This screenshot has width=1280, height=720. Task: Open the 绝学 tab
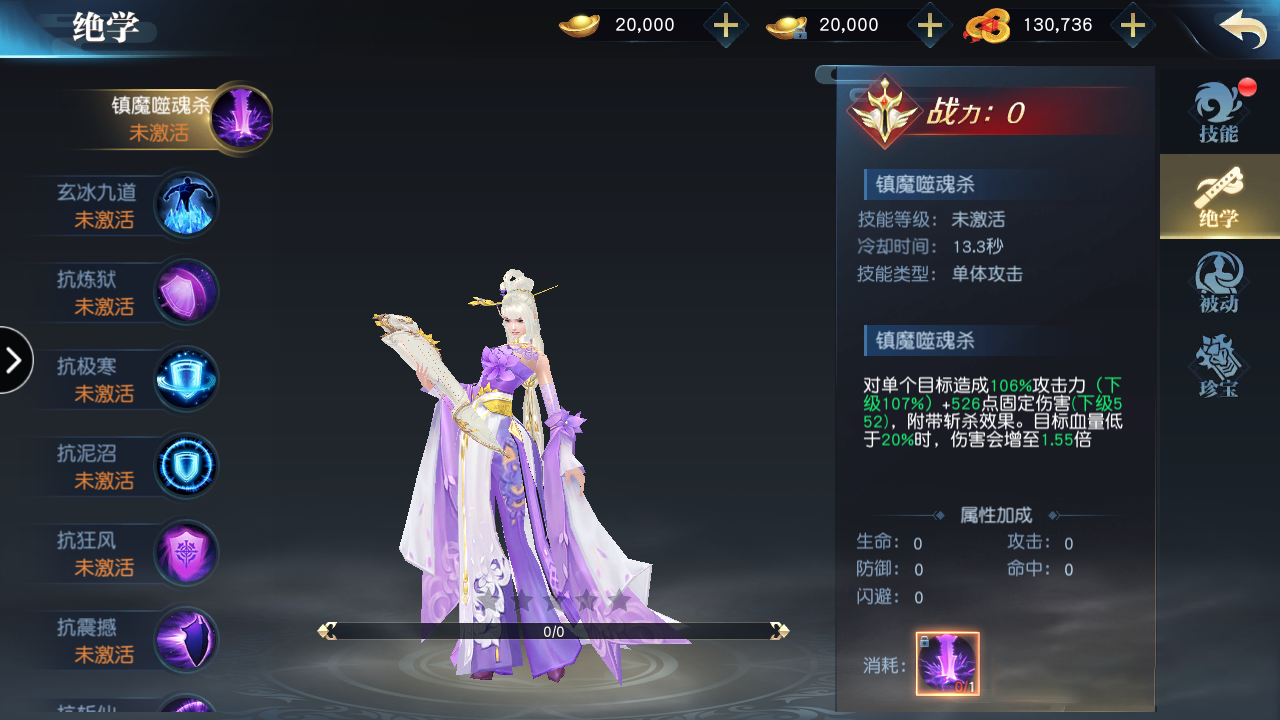(1219, 196)
